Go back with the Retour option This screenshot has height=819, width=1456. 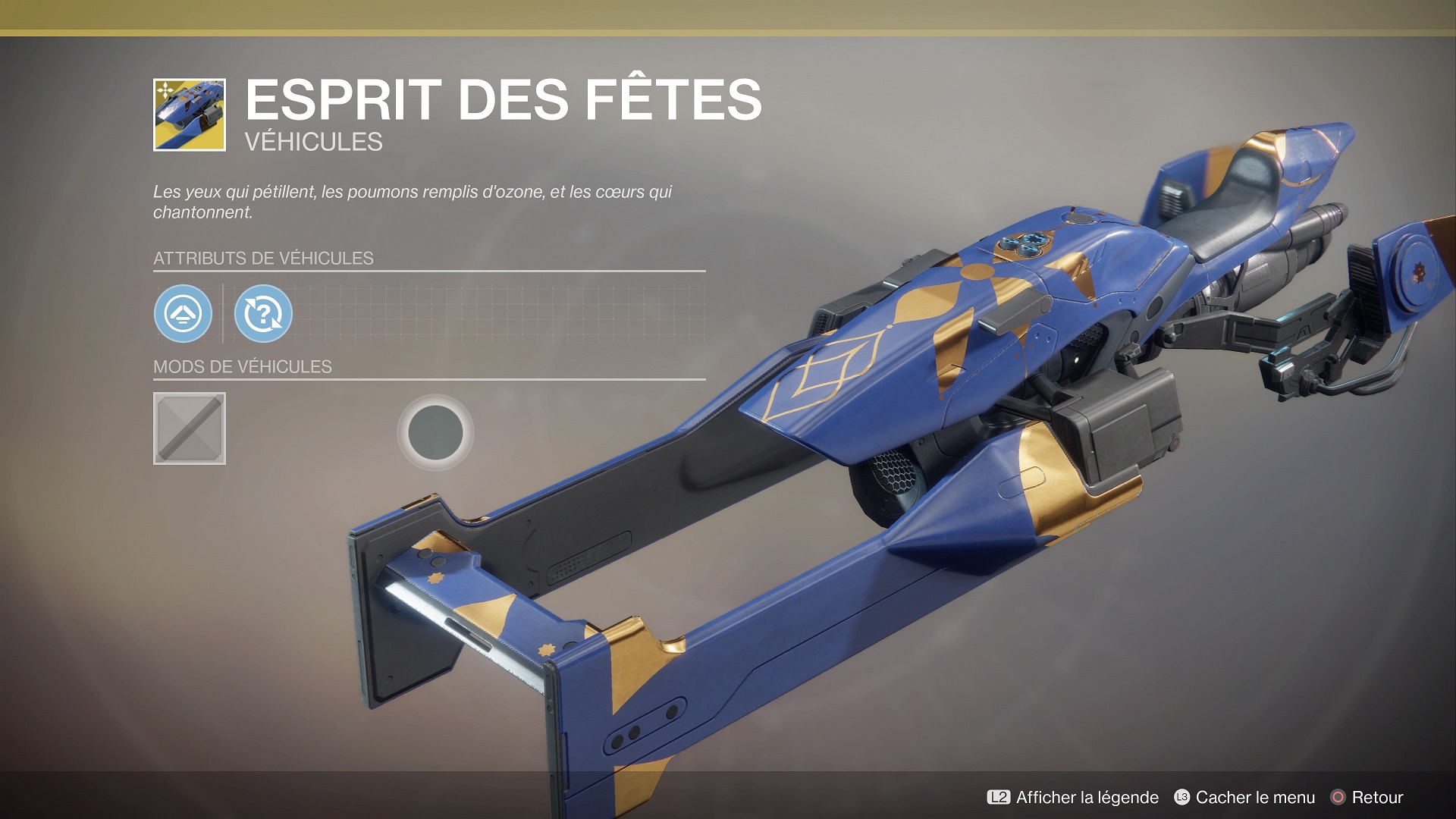[1367, 797]
